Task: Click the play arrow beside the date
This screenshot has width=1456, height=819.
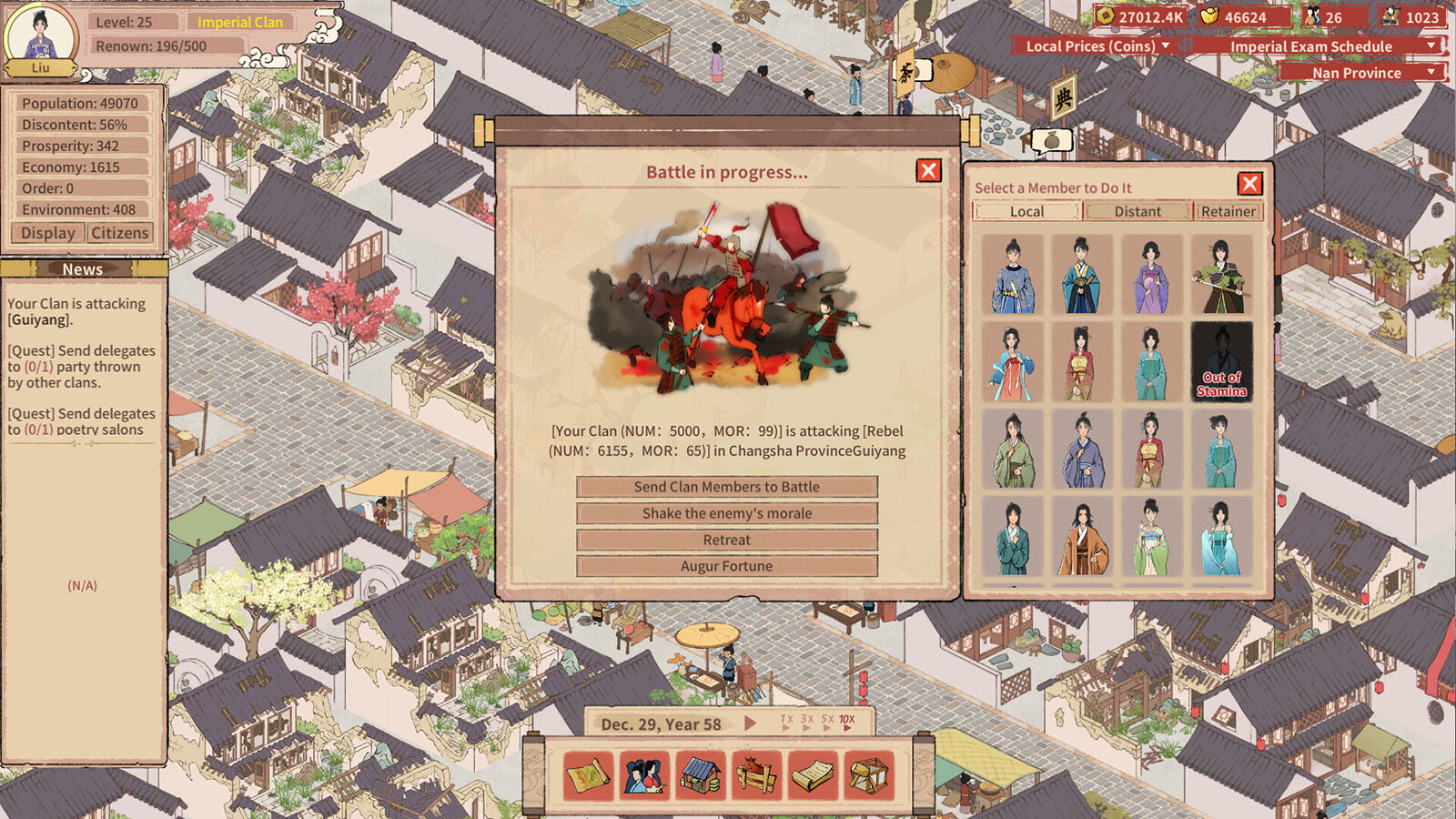Action: (x=750, y=723)
